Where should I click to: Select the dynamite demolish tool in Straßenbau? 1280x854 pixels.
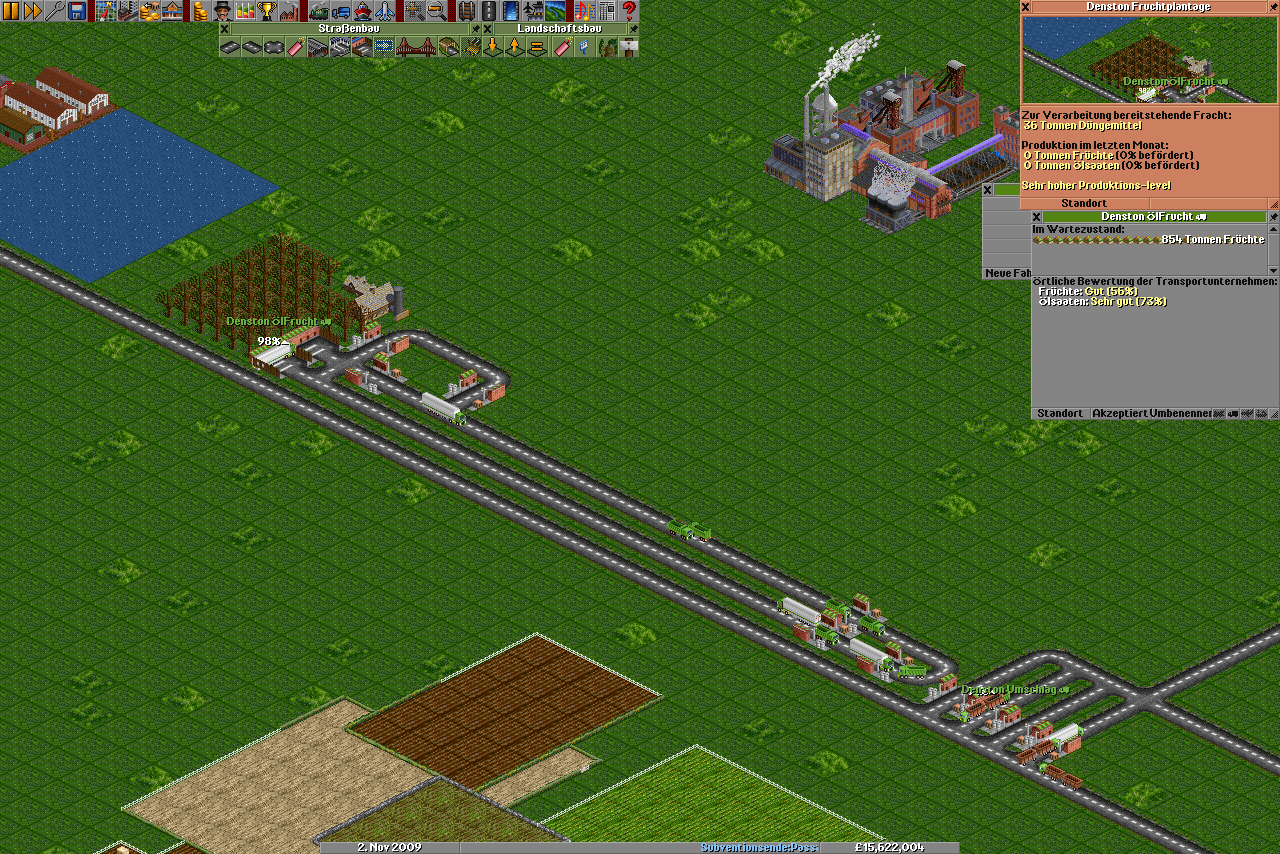pos(296,47)
